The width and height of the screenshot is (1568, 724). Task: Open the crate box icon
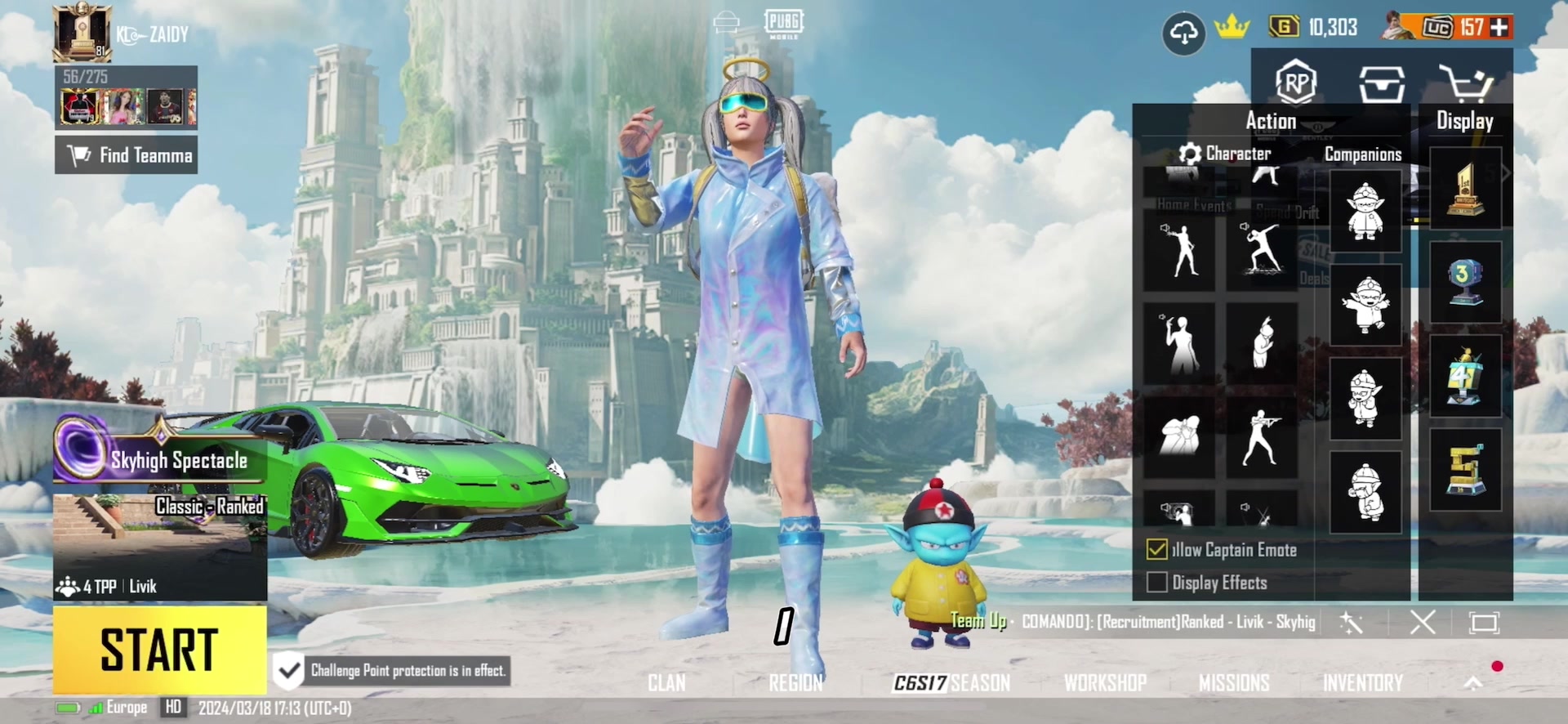[1381, 83]
